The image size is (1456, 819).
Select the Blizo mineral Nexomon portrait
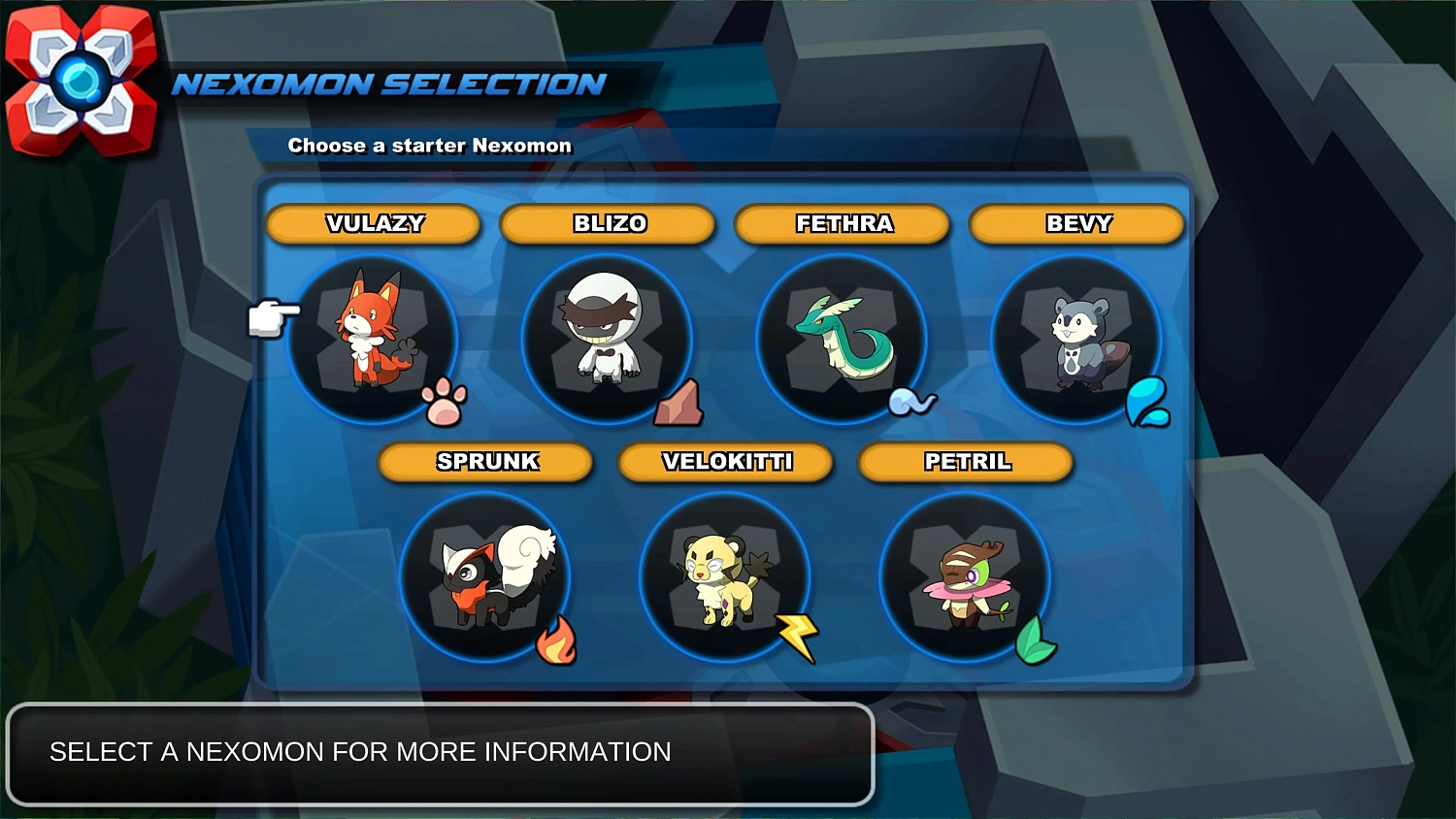pyautogui.click(x=608, y=340)
